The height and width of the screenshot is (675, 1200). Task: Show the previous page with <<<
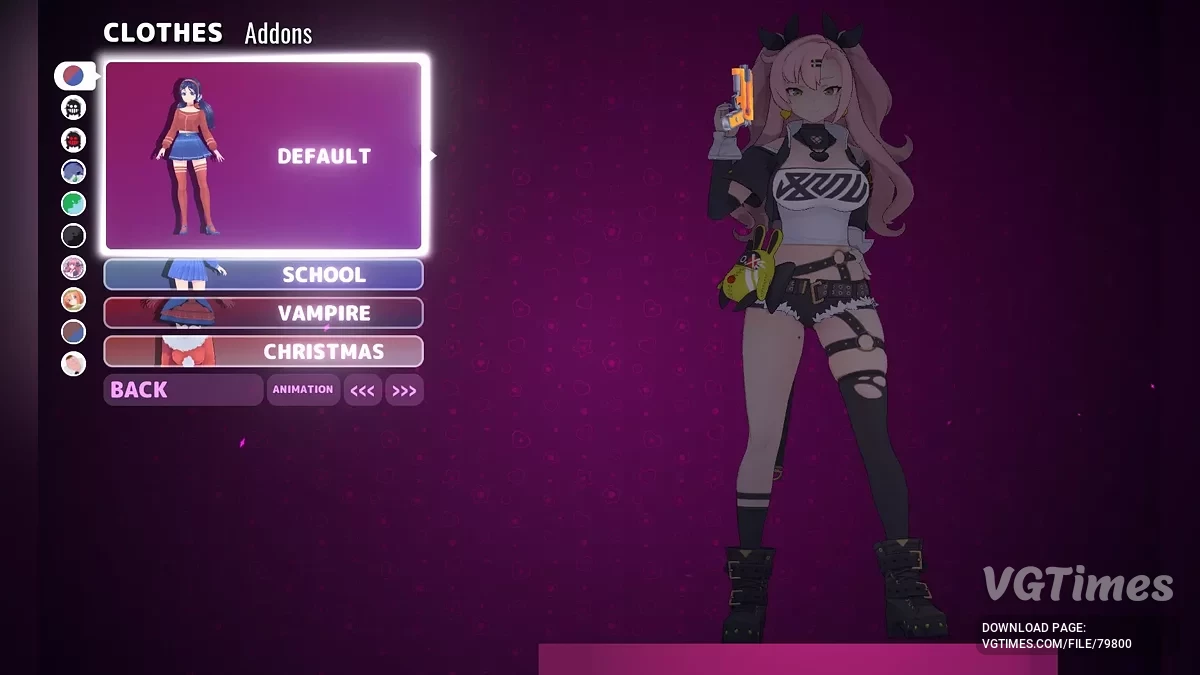pos(362,390)
